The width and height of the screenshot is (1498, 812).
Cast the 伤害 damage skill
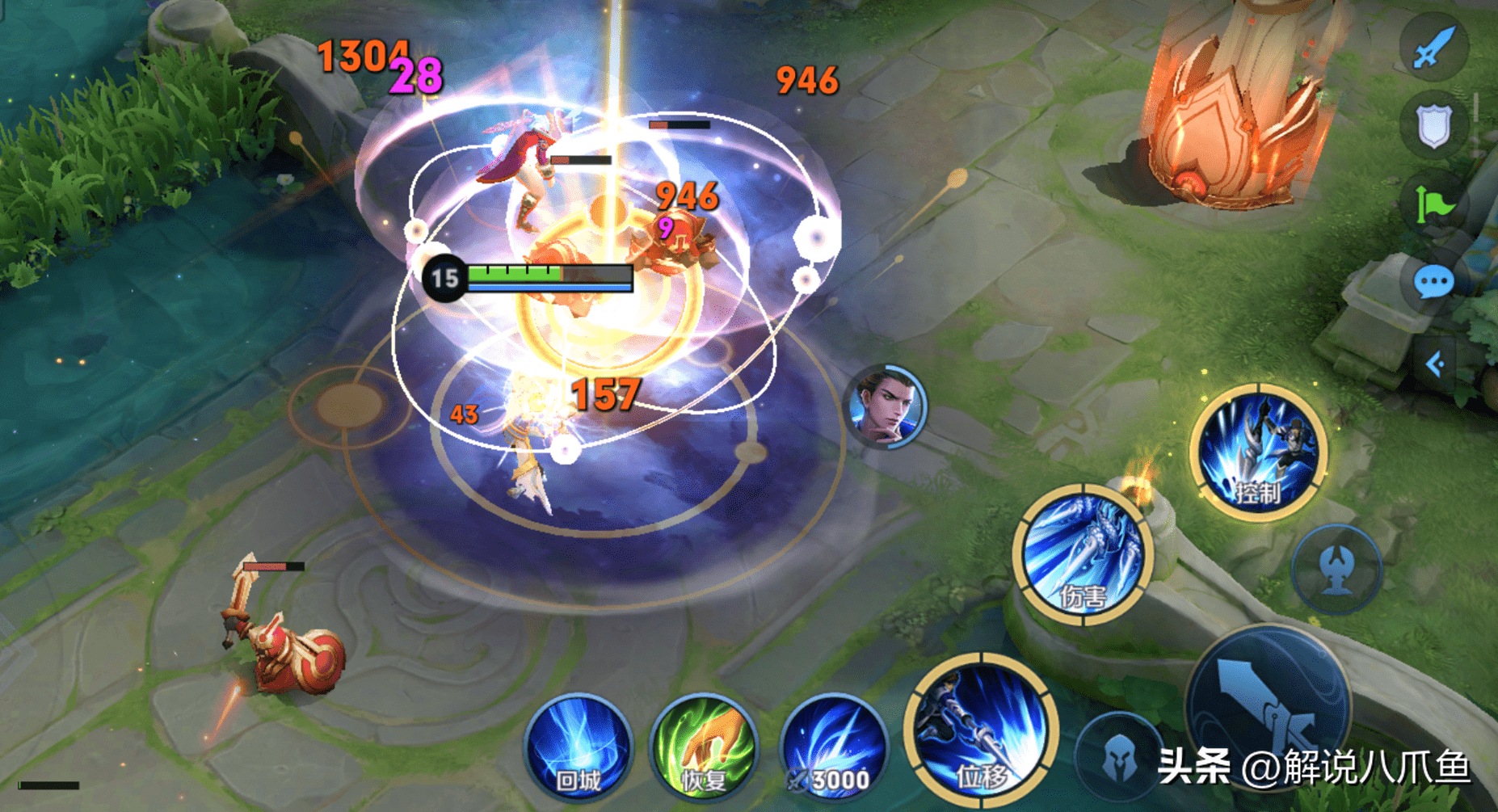1083,554
